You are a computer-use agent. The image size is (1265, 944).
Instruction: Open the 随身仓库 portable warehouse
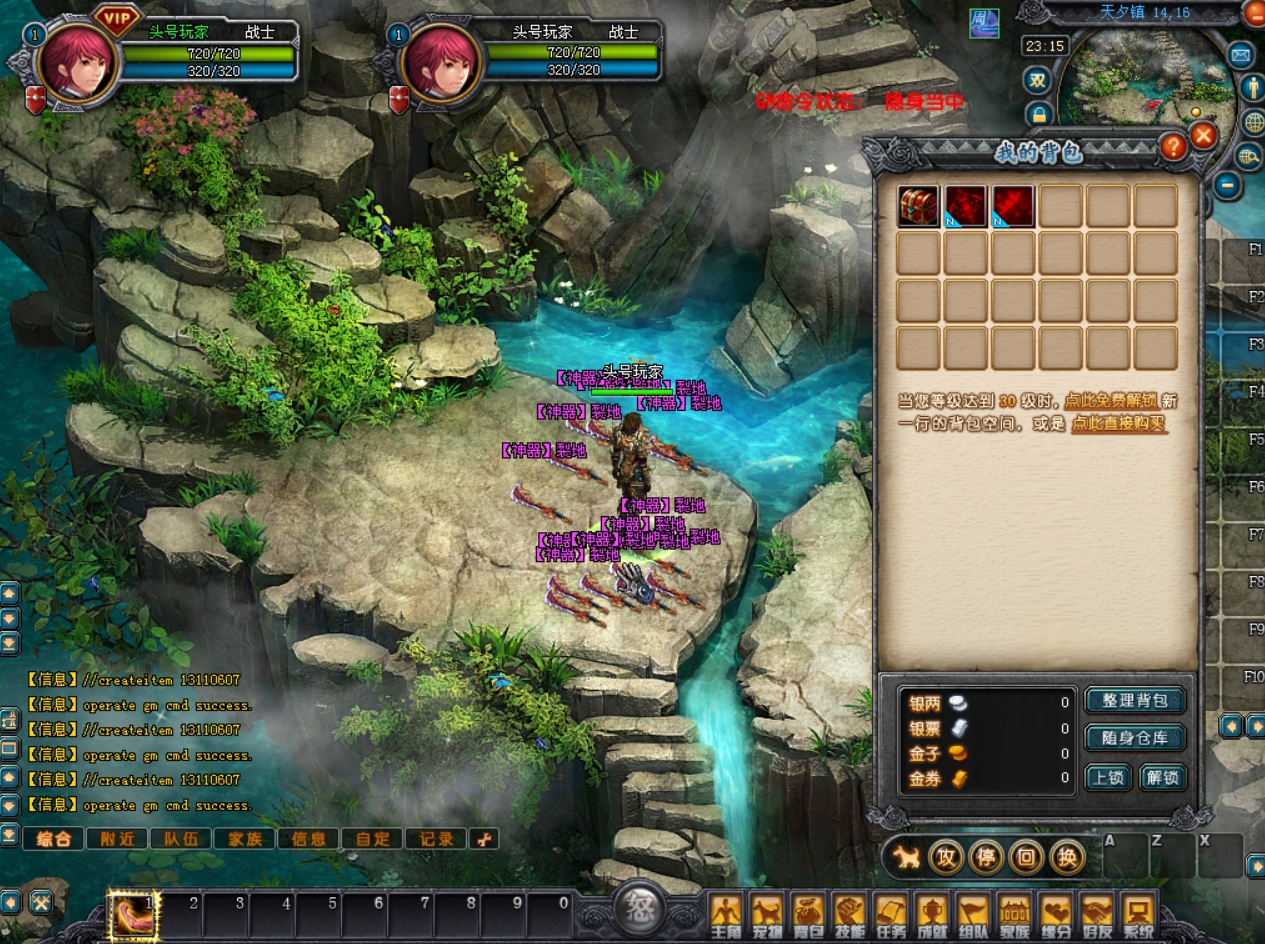[1134, 738]
